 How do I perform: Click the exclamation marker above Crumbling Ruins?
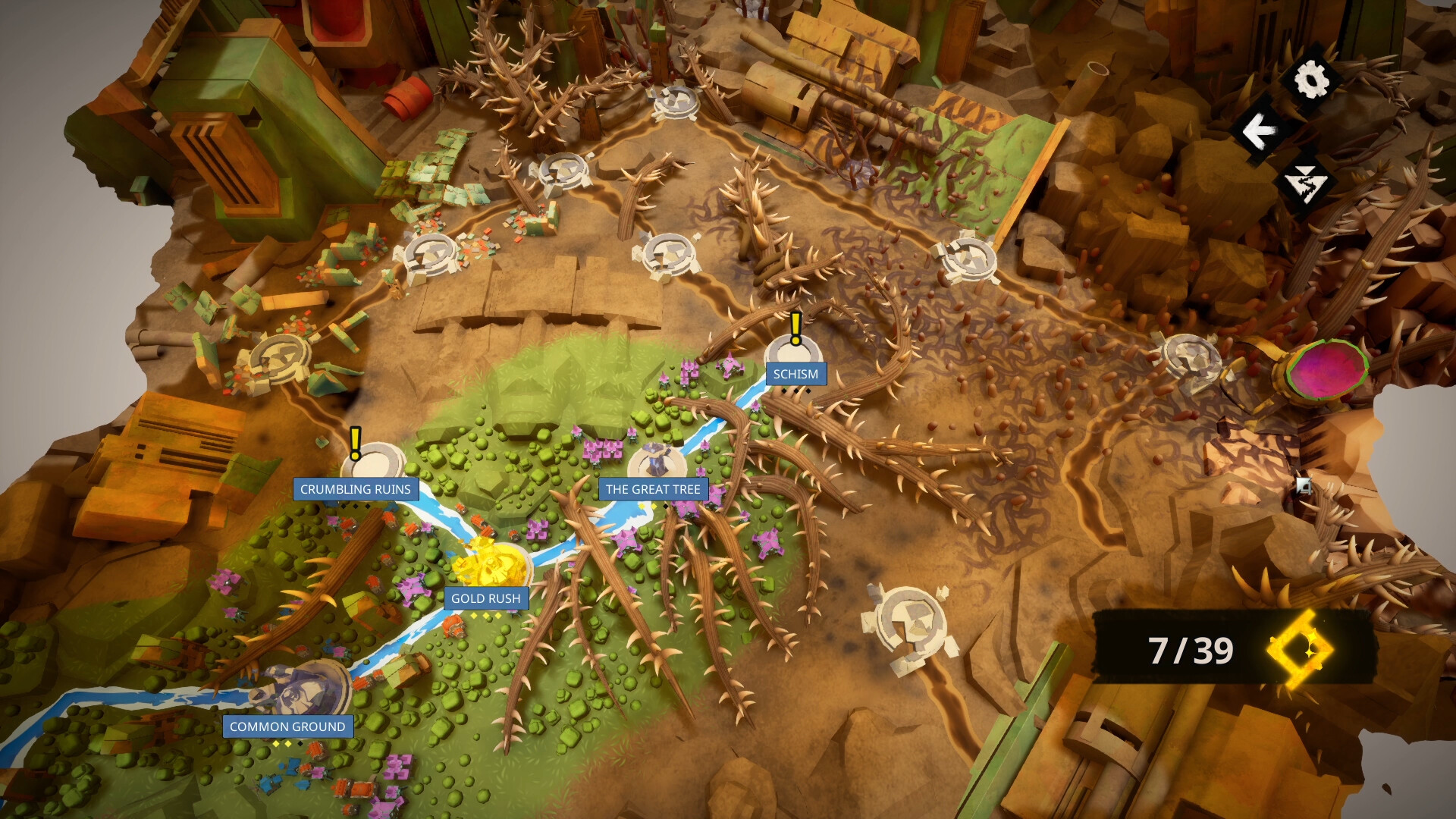pos(355,443)
